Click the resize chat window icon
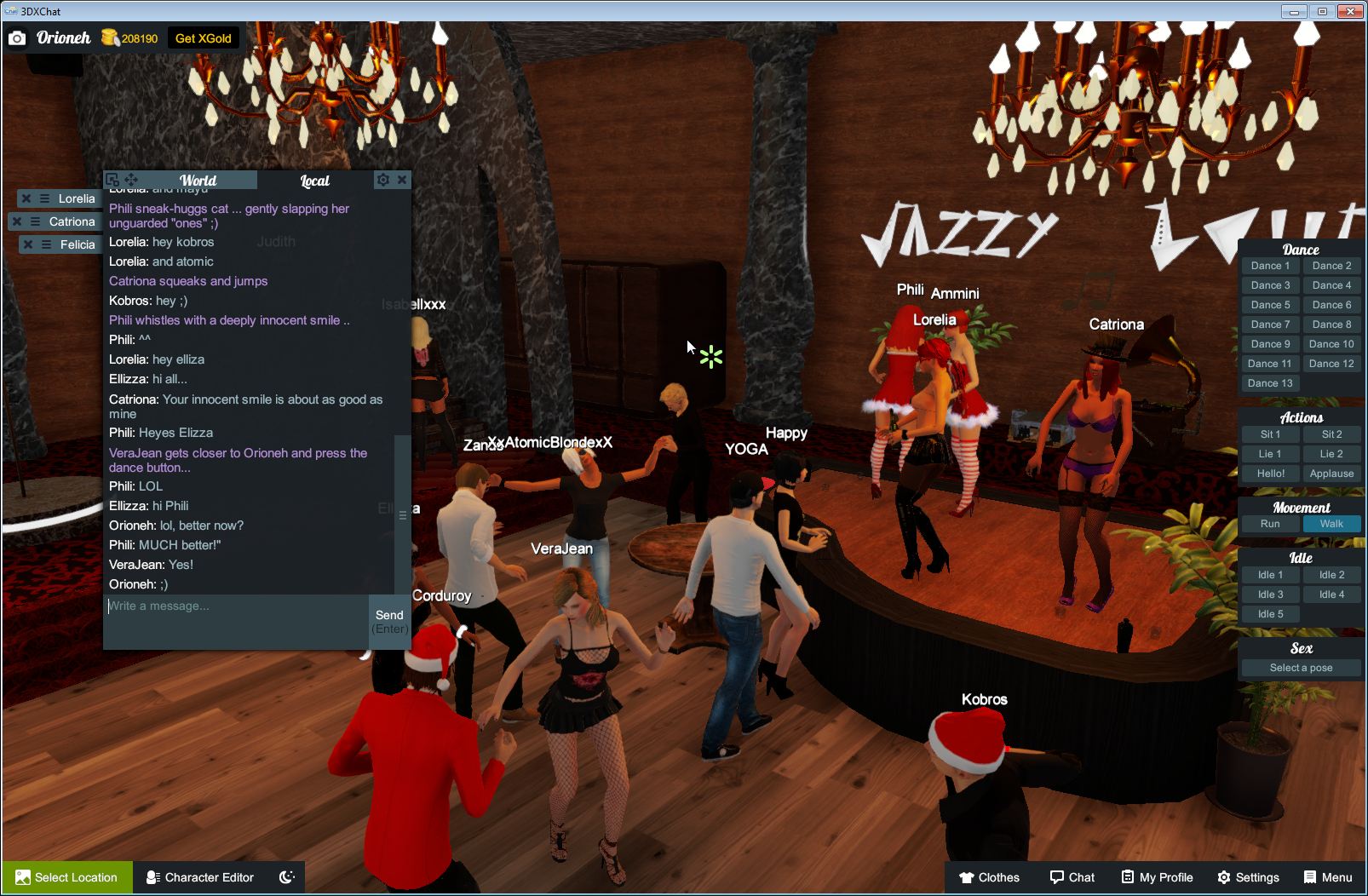The image size is (1368, 896). [x=112, y=180]
